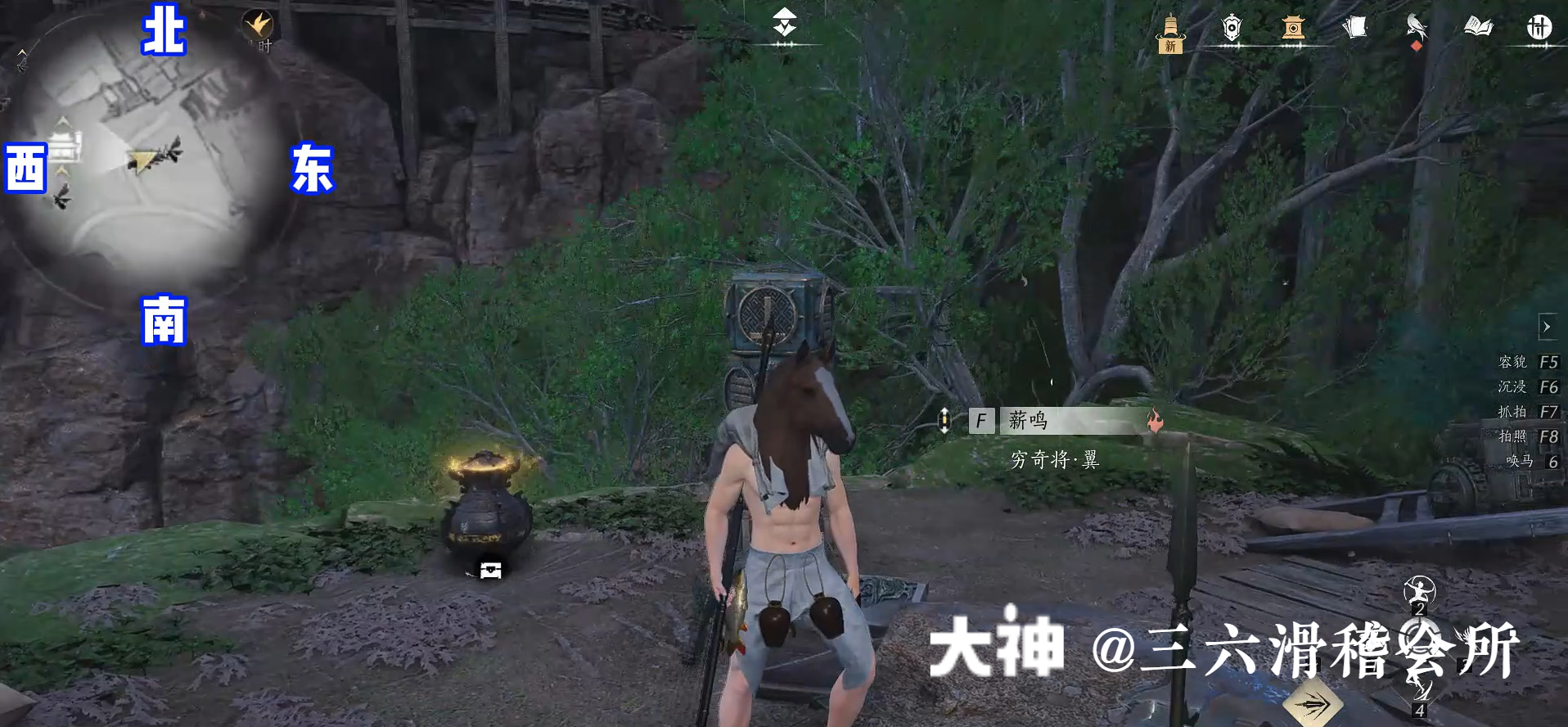
Task: Open the tower menu with 新 badge
Action: coord(1172,29)
